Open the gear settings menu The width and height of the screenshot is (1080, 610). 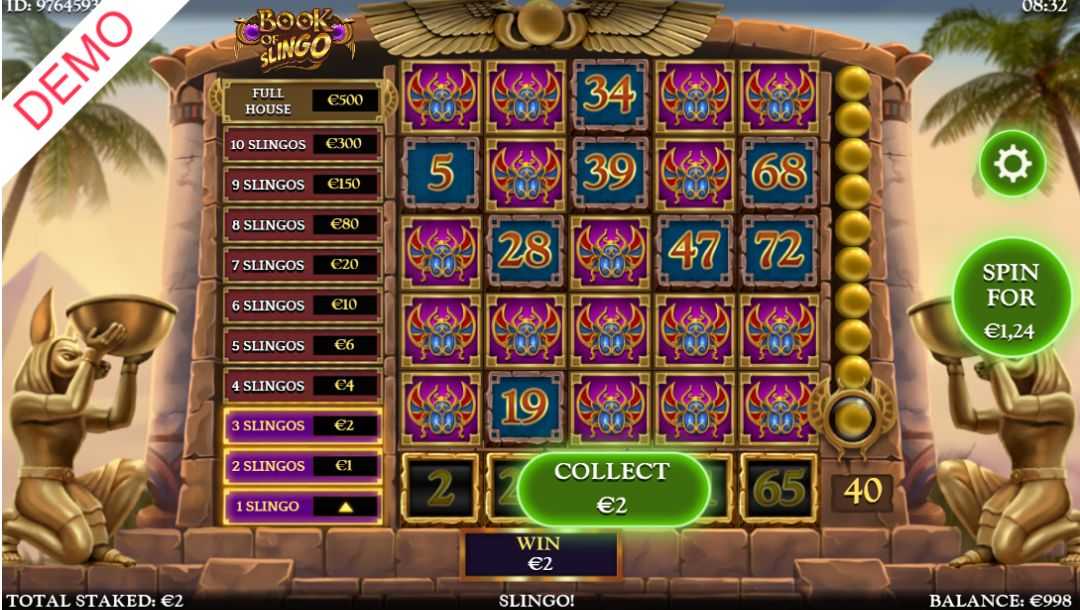(1012, 161)
